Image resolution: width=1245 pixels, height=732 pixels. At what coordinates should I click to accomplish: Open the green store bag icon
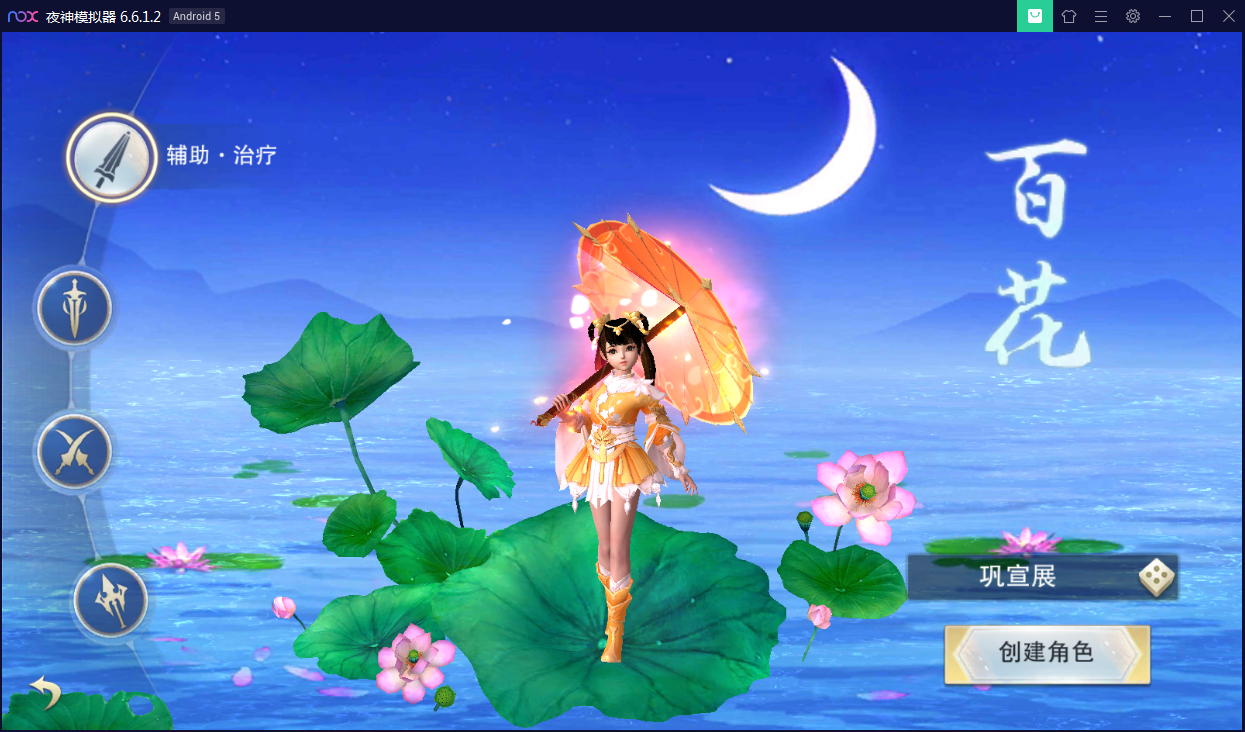(1035, 16)
